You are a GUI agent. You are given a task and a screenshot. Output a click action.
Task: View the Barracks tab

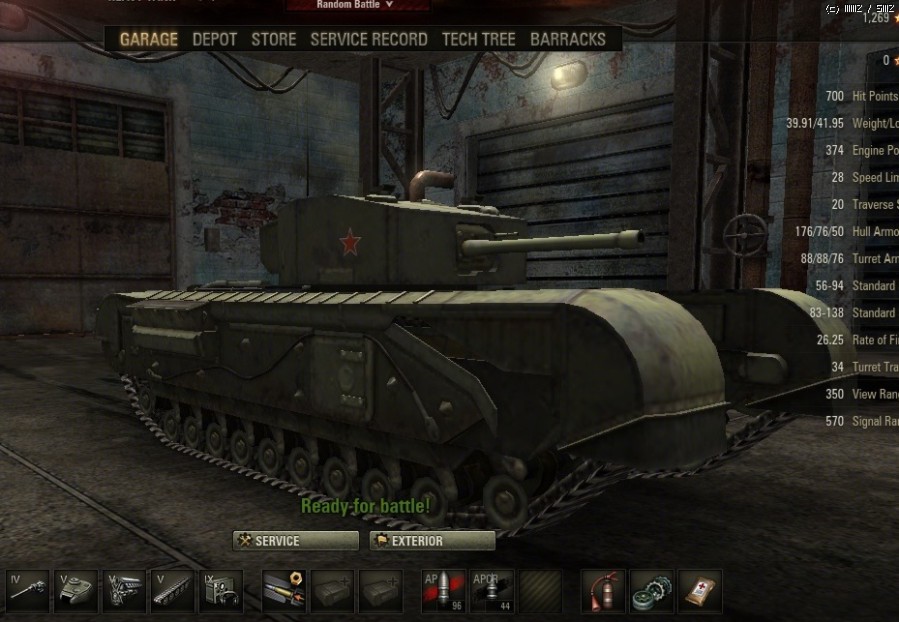567,39
